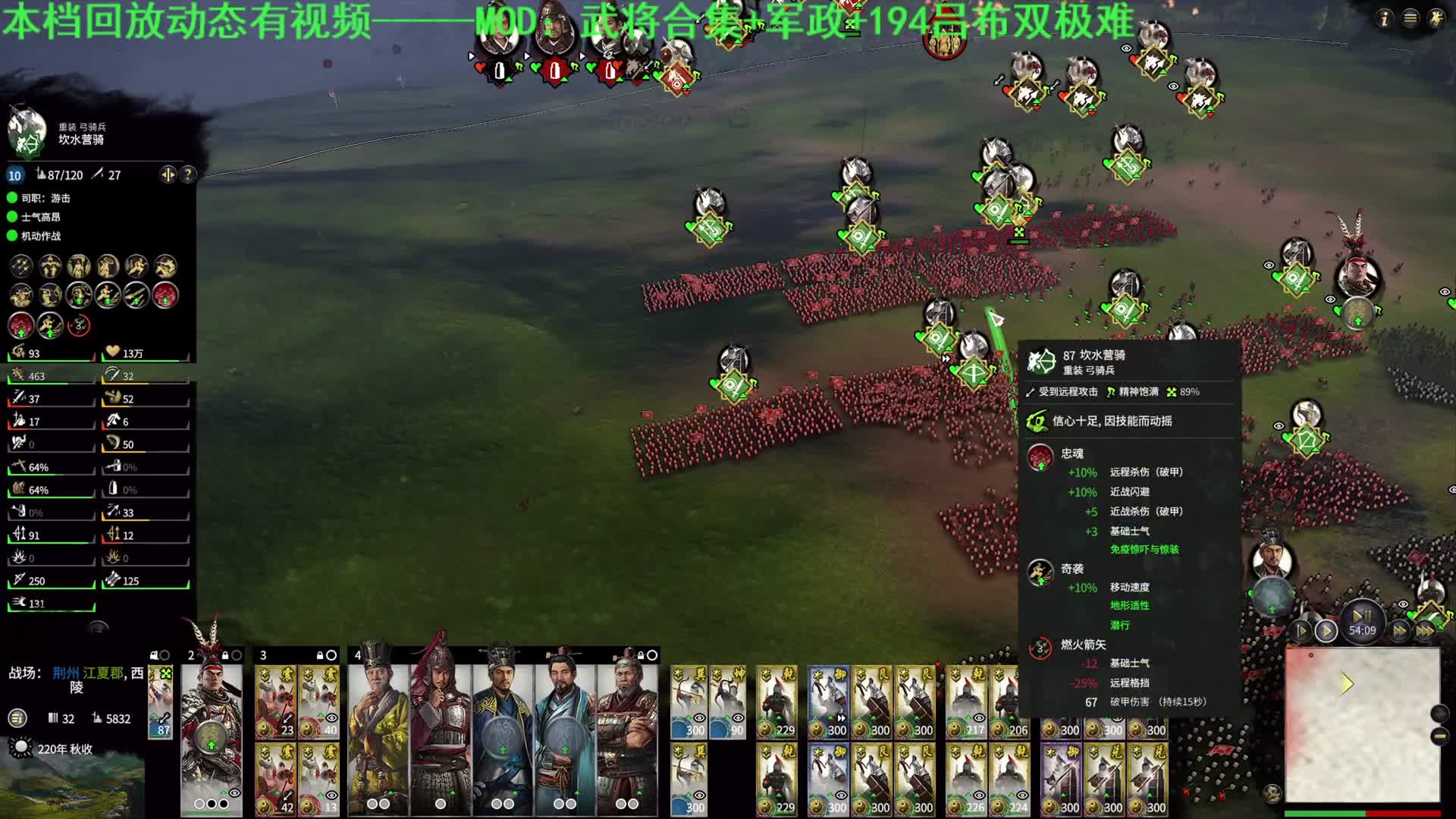Pause the battle with the play/pause button
Viewport: 1456px width, 819px height.
pos(1362,616)
